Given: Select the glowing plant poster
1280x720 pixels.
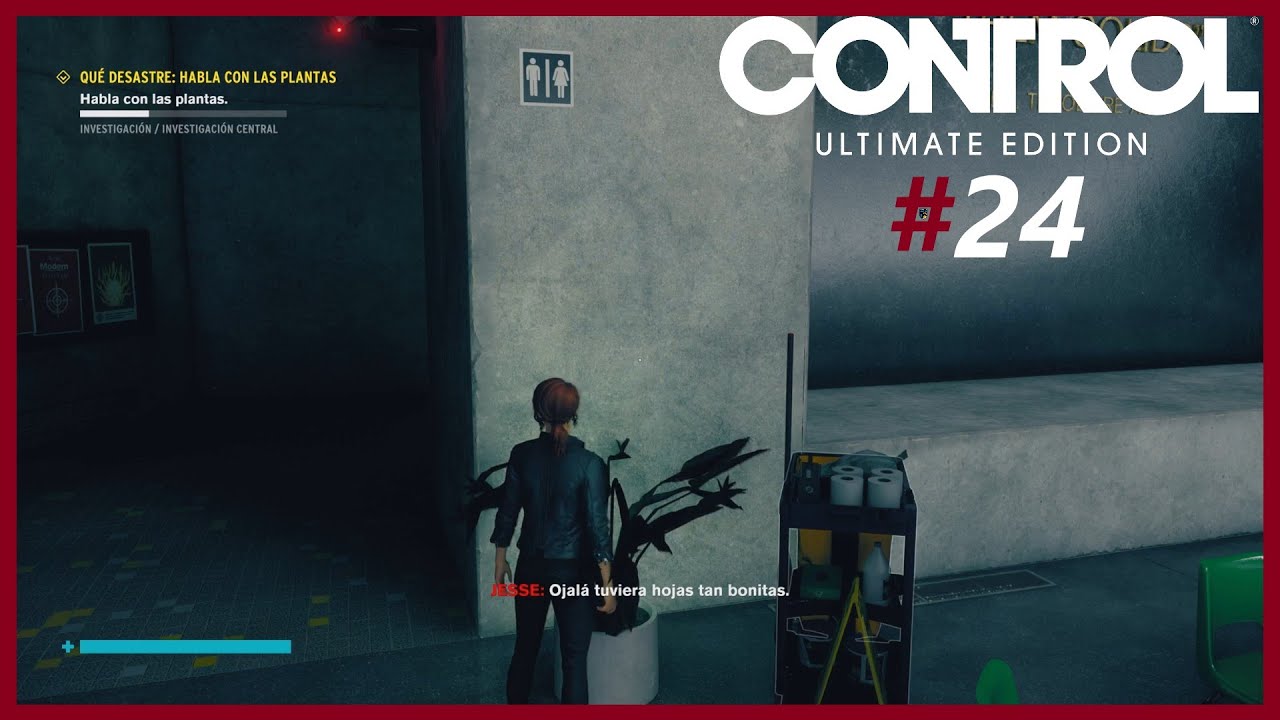Looking at the screenshot, I should [x=114, y=283].
